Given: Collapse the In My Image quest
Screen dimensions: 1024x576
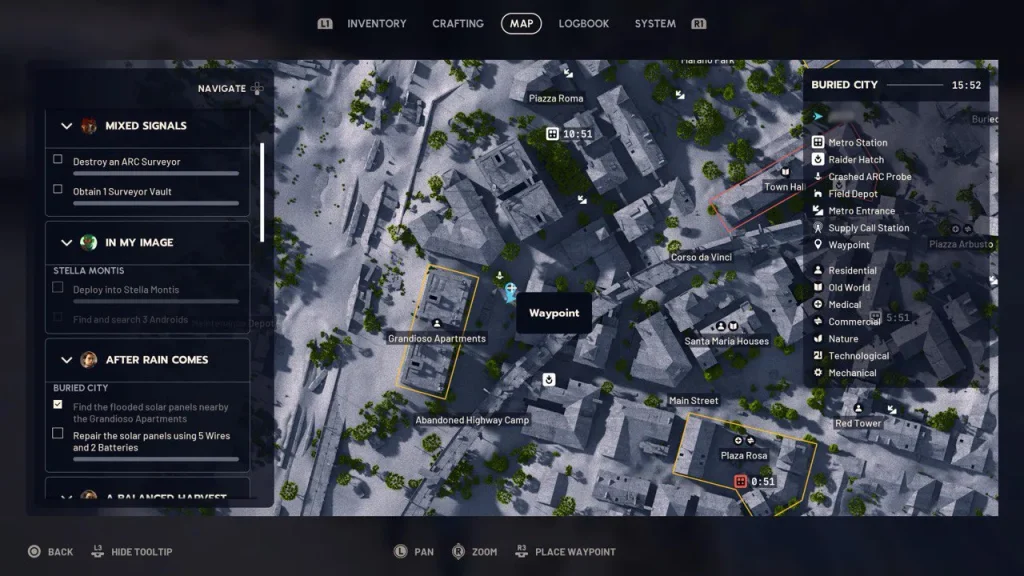Looking at the screenshot, I should pos(67,243).
